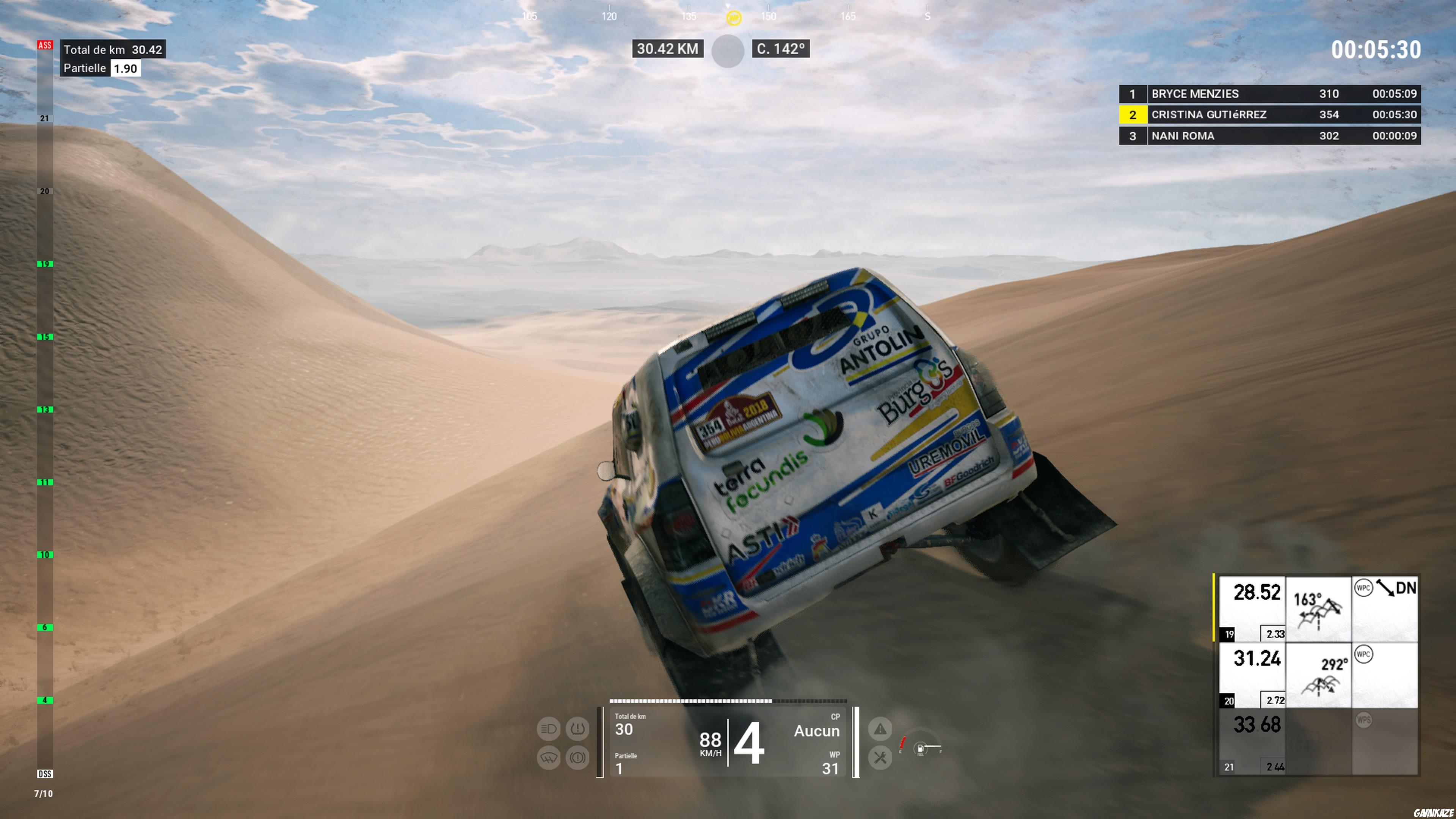Expand the Total de km 30.42 readout
The height and width of the screenshot is (819, 1456).
[x=112, y=50]
